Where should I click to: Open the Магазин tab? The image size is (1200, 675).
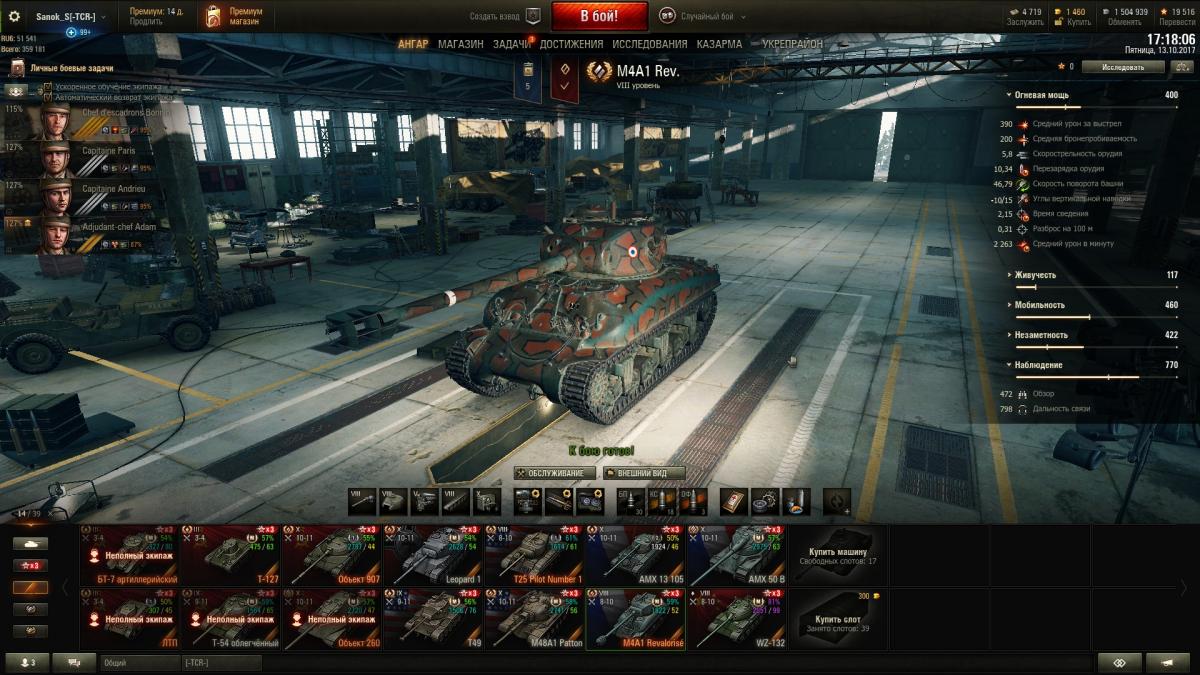point(460,44)
